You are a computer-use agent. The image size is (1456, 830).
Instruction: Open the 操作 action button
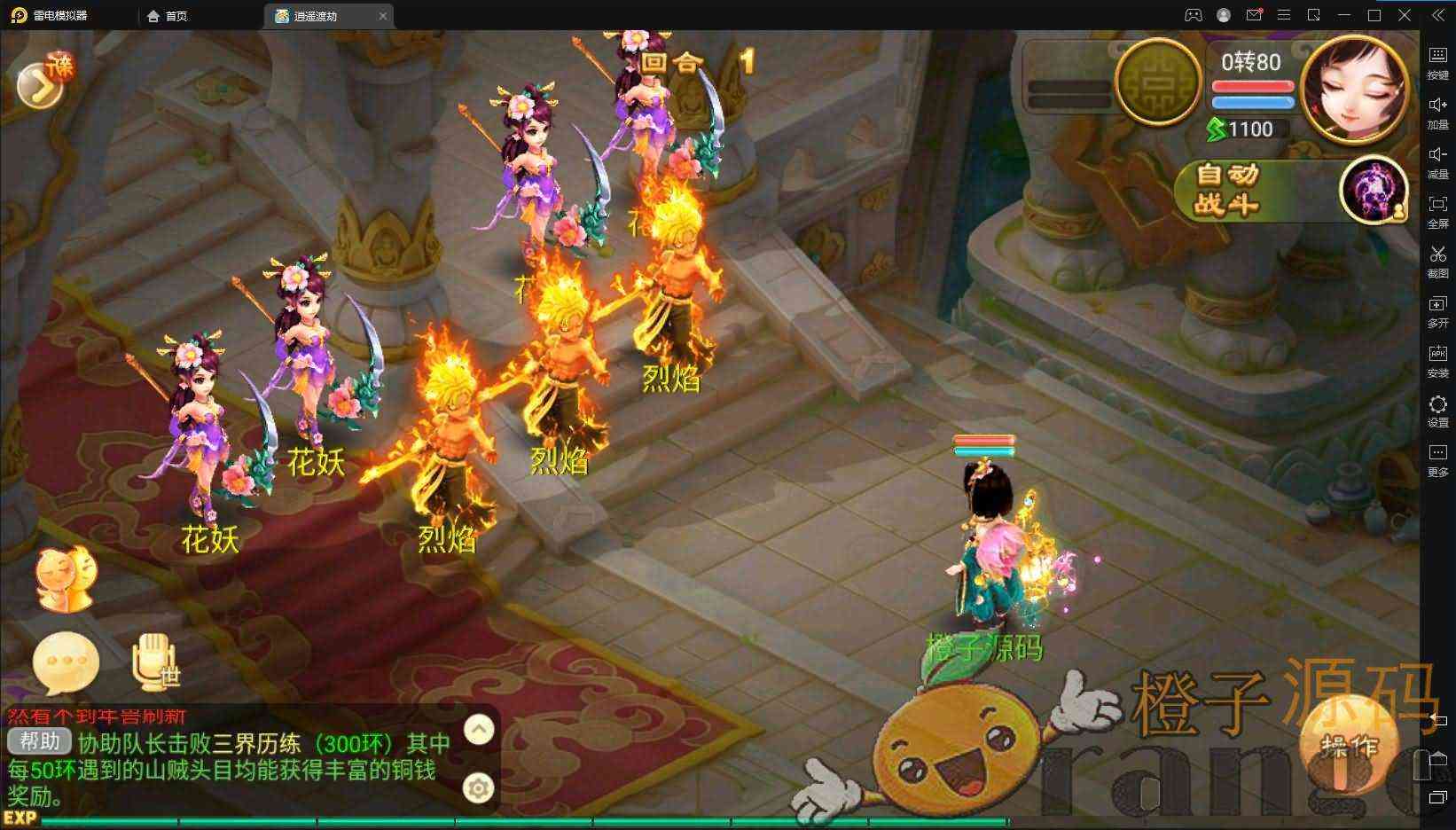point(1349,745)
